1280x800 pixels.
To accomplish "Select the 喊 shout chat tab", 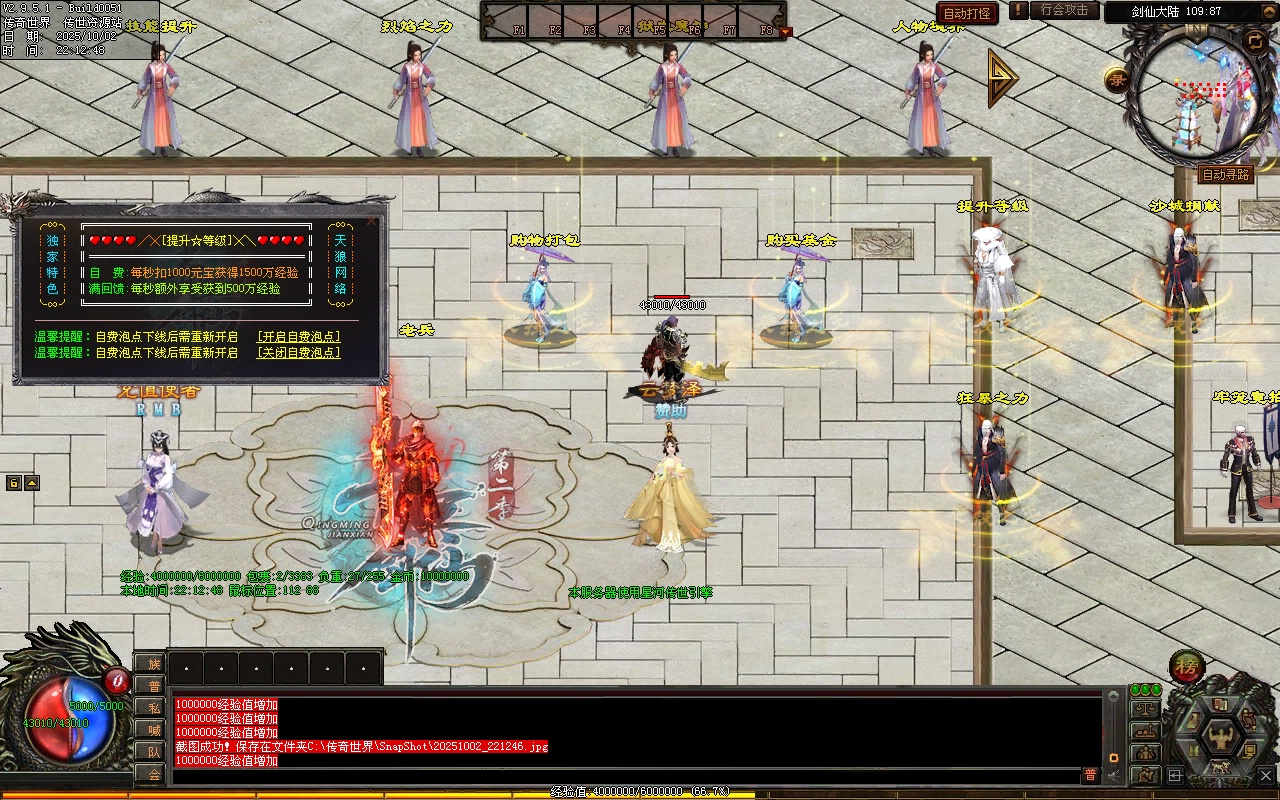I will [x=151, y=730].
